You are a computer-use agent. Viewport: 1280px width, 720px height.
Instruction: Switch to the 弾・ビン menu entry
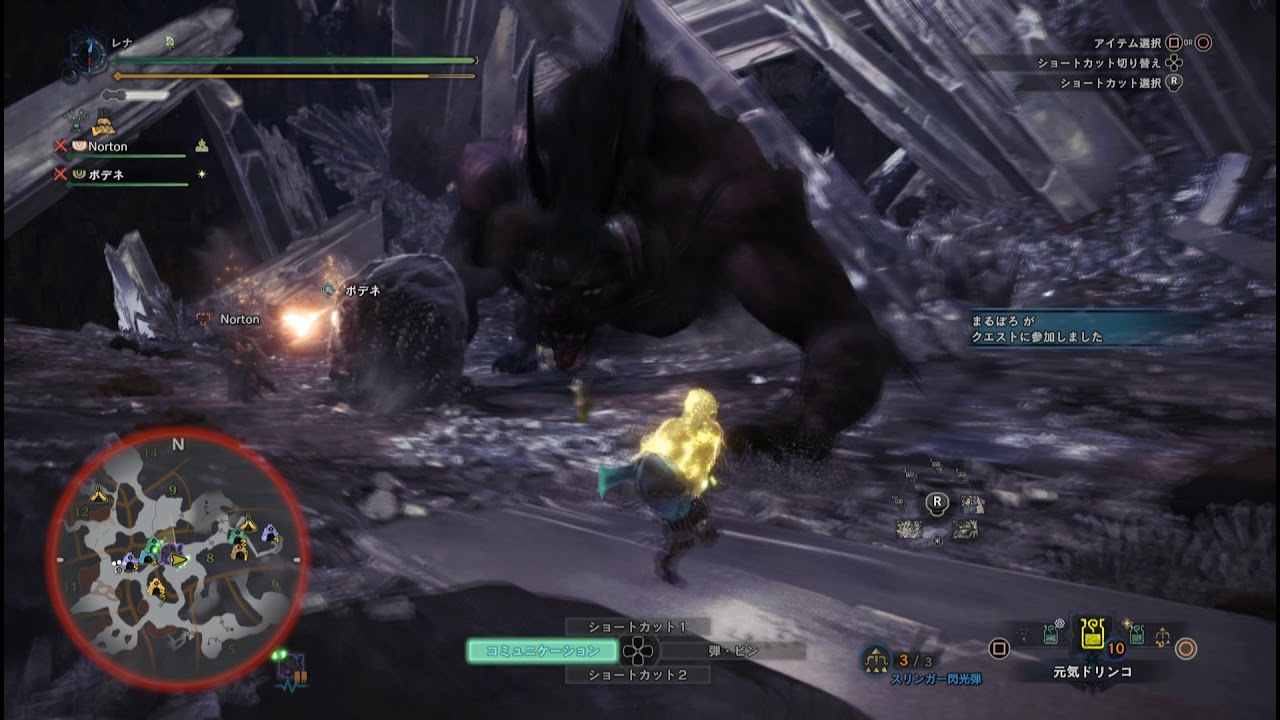[x=733, y=651]
